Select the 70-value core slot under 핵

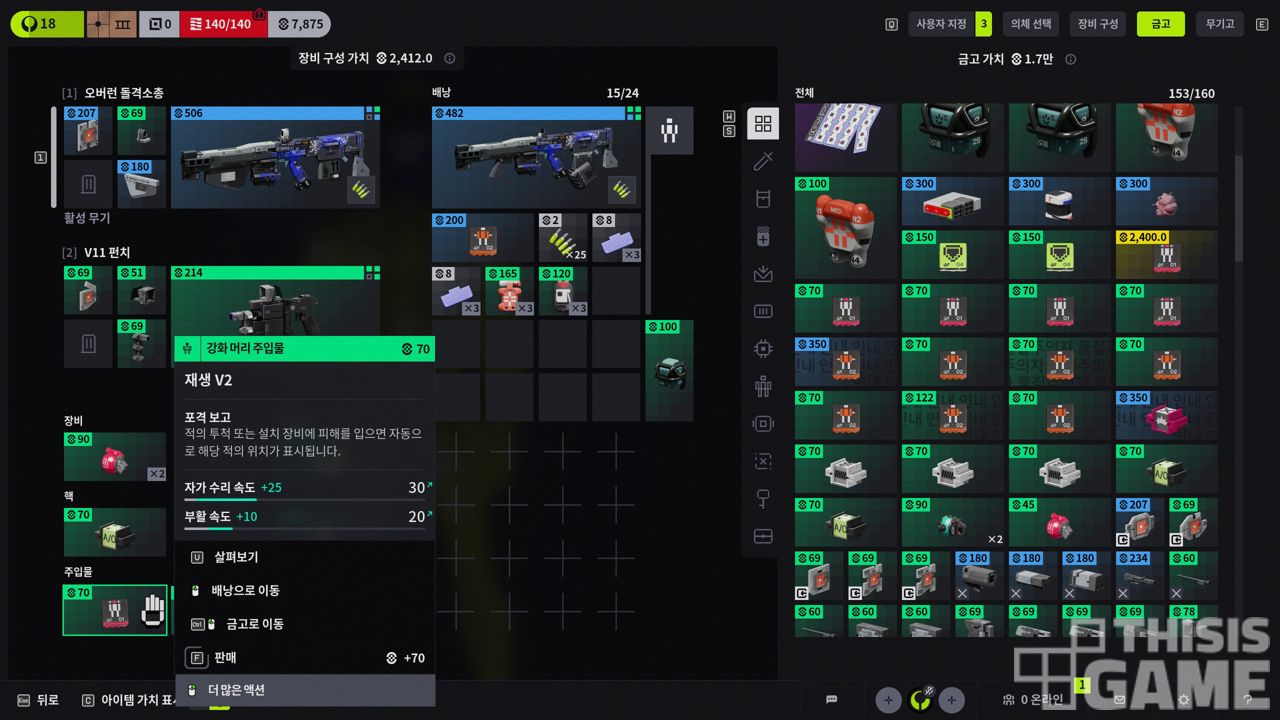(115, 532)
